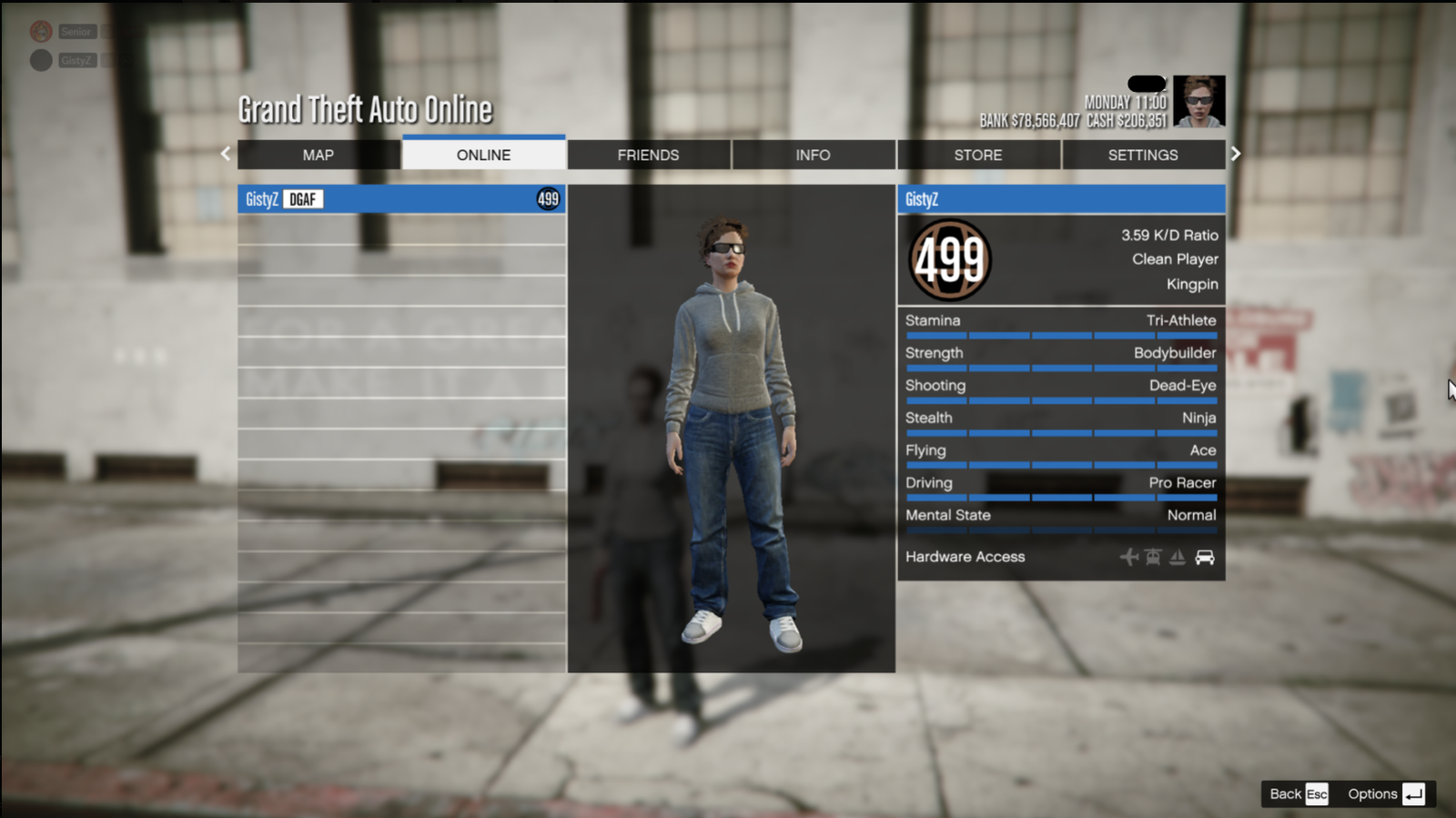
Task: Open the STORE tab
Action: [978, 155]
